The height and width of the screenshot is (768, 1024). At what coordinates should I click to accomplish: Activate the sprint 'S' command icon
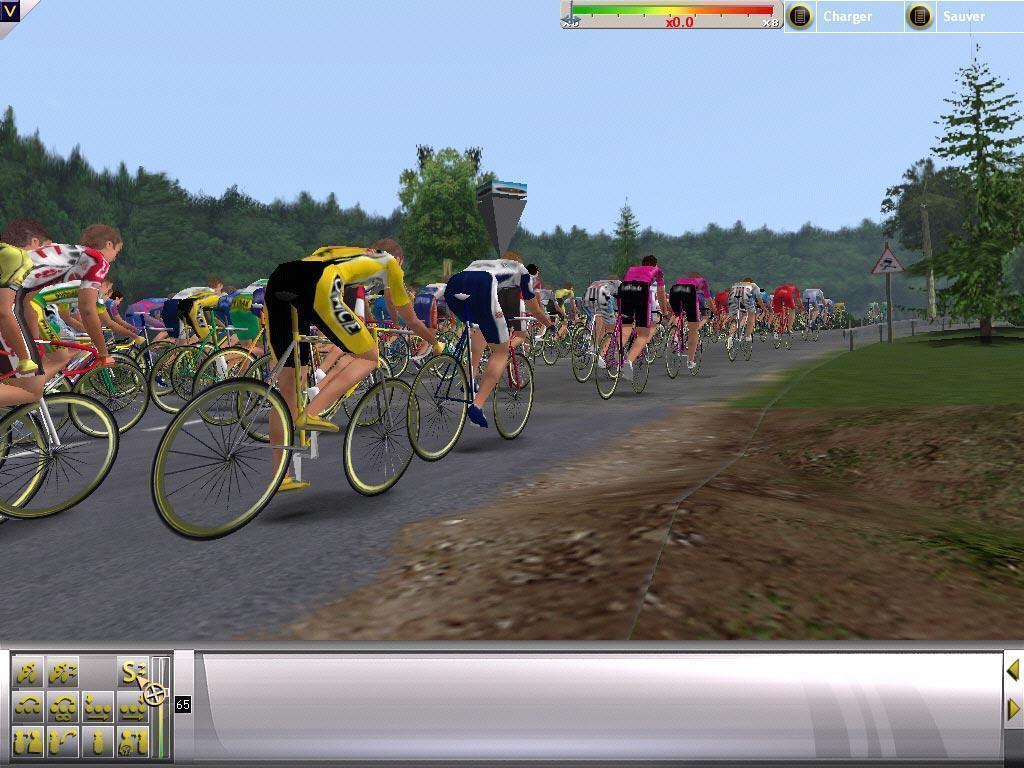tap(131, 672)
